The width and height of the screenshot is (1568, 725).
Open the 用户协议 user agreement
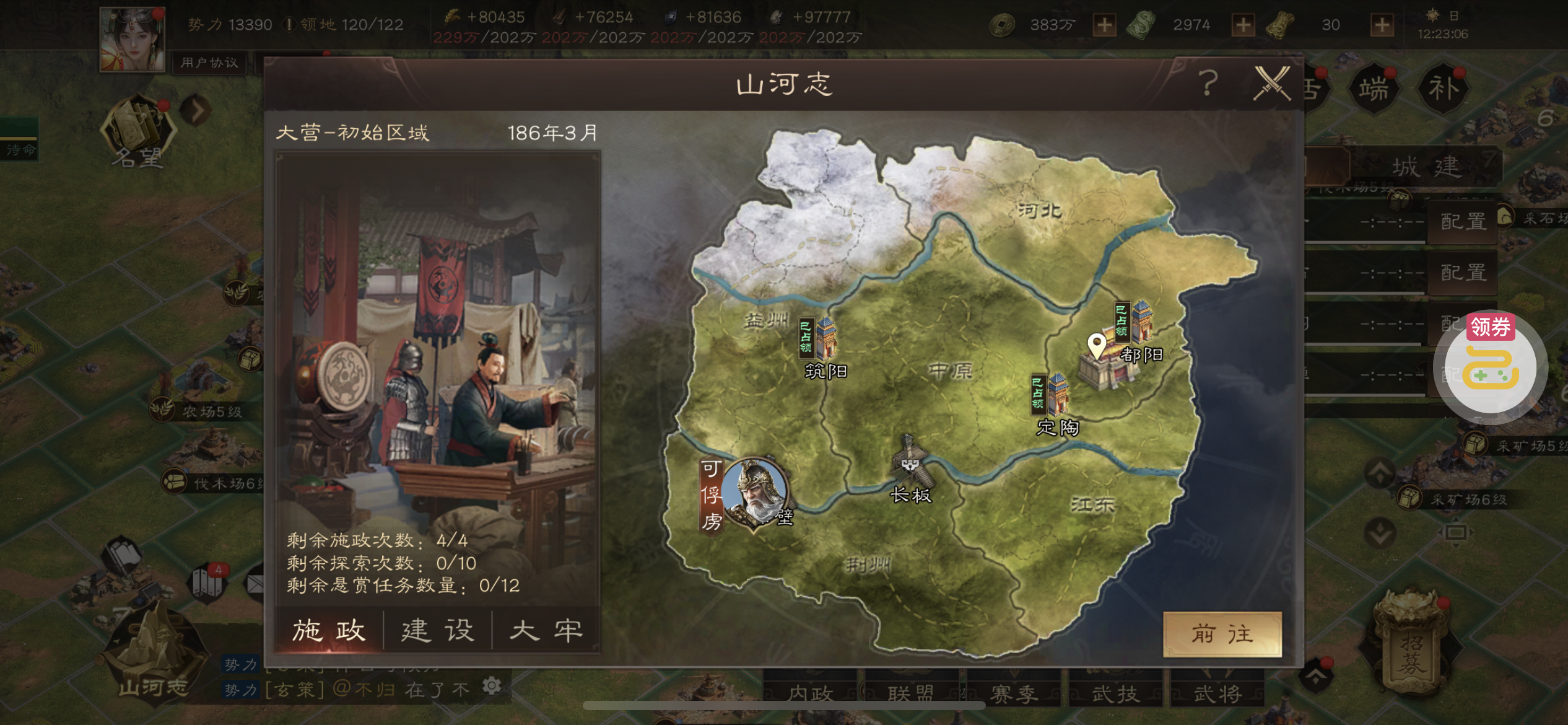tap(209, 63)
